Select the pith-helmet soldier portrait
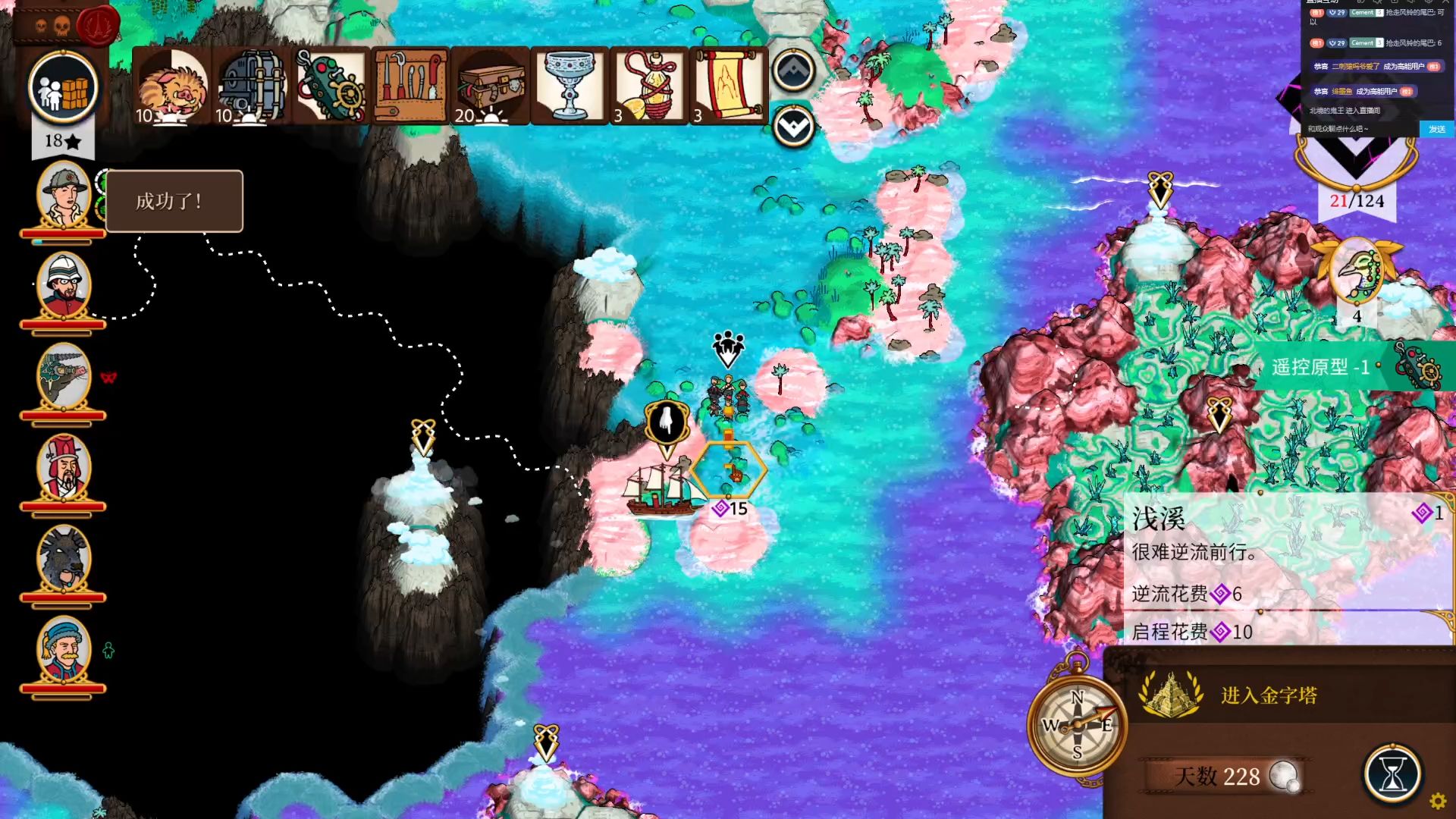 tap(64, 287)
